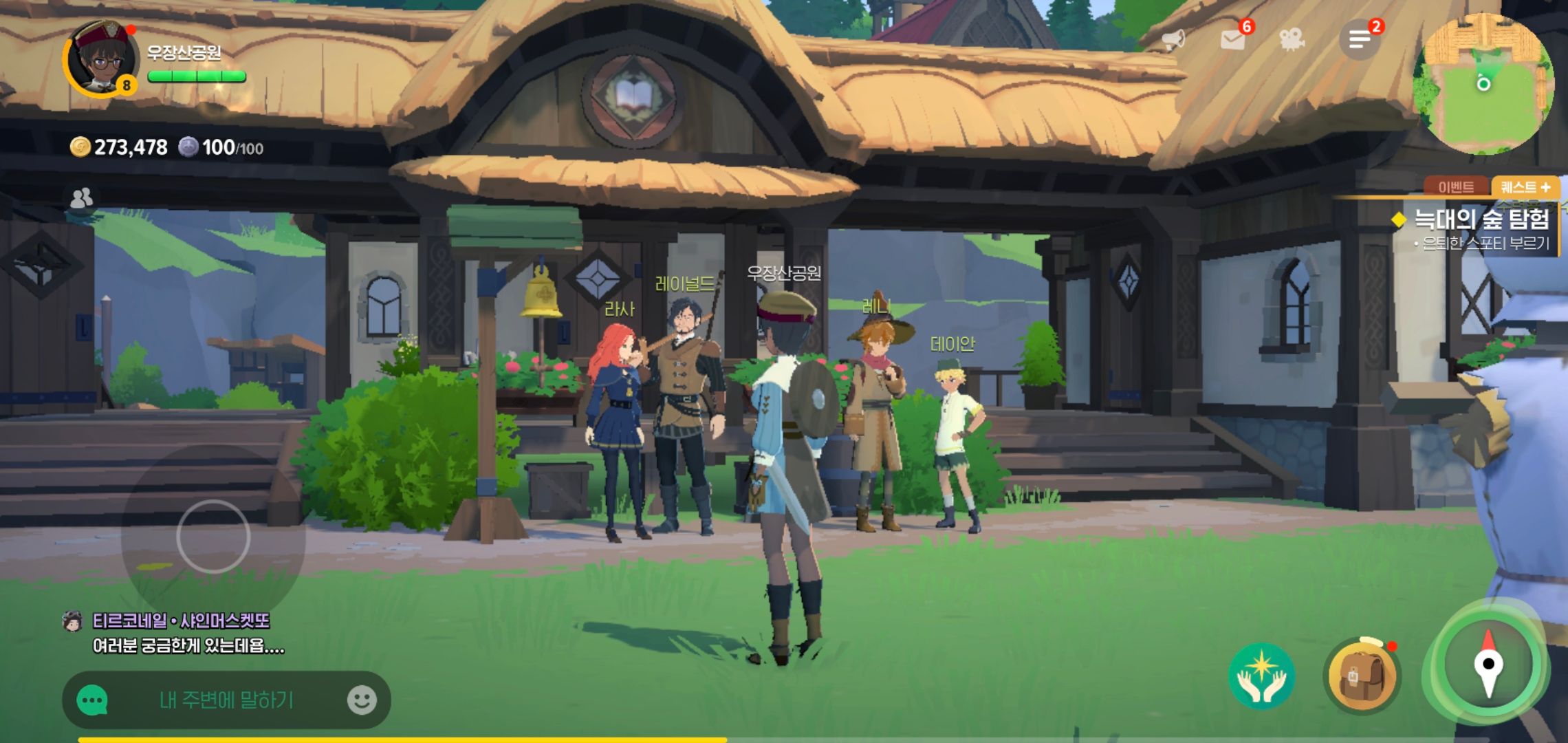The image size is (1568, 743).
Task: Open the hamburger menu showing 2 notifications
Action: point(1359,40)
